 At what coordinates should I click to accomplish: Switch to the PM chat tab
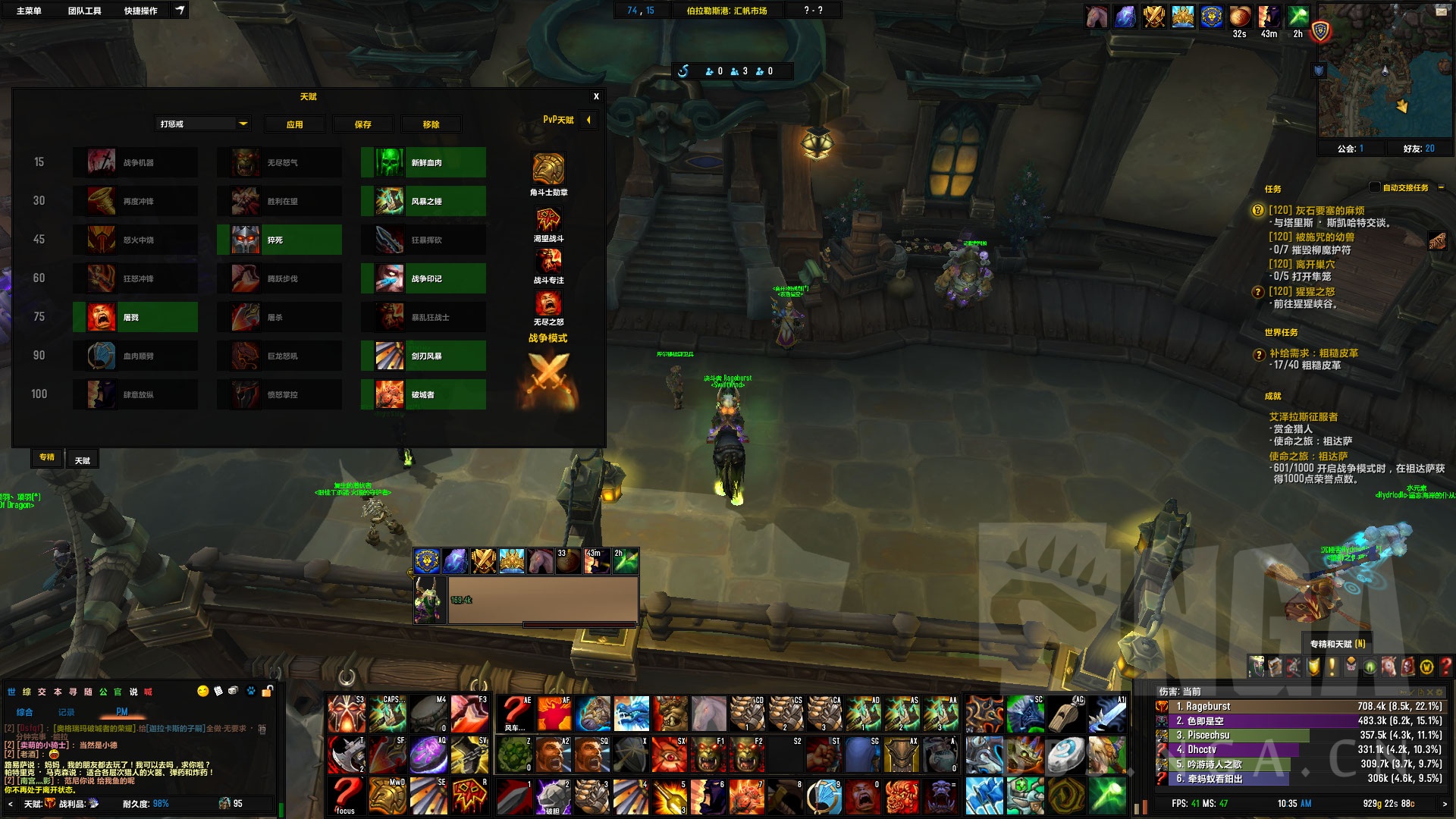coord(122,712)
